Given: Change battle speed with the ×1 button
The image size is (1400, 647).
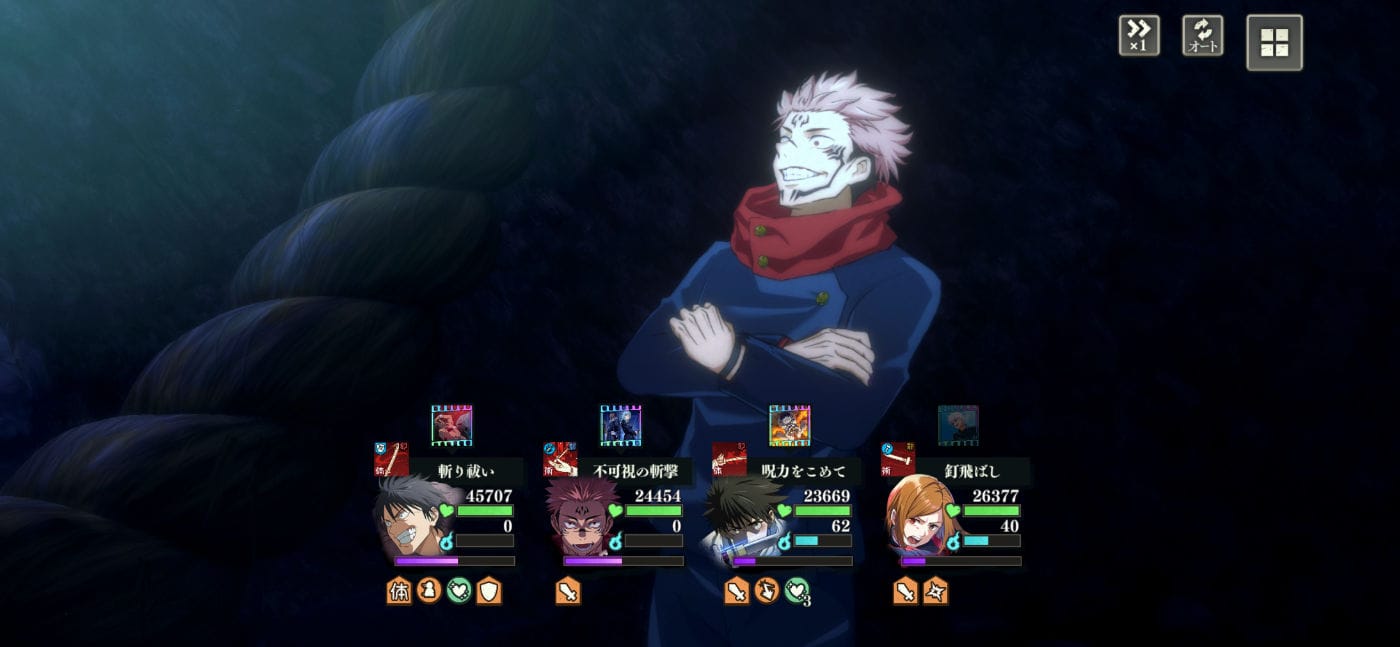Looking at the screenshot, I should (1139, 36).
